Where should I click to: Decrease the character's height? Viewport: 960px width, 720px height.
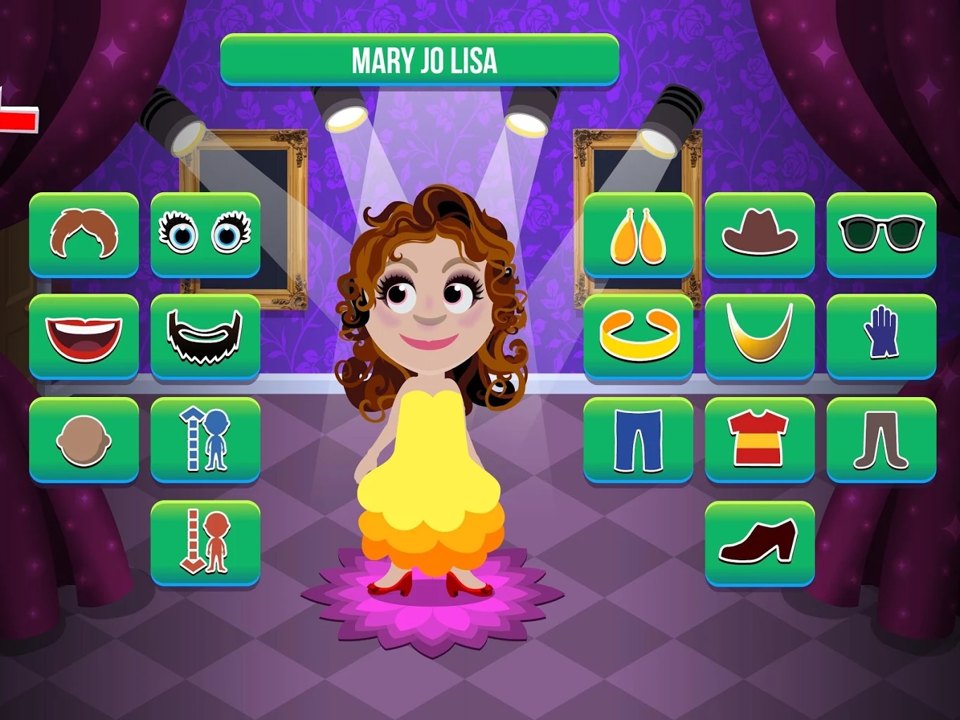[x=205, y=542]
